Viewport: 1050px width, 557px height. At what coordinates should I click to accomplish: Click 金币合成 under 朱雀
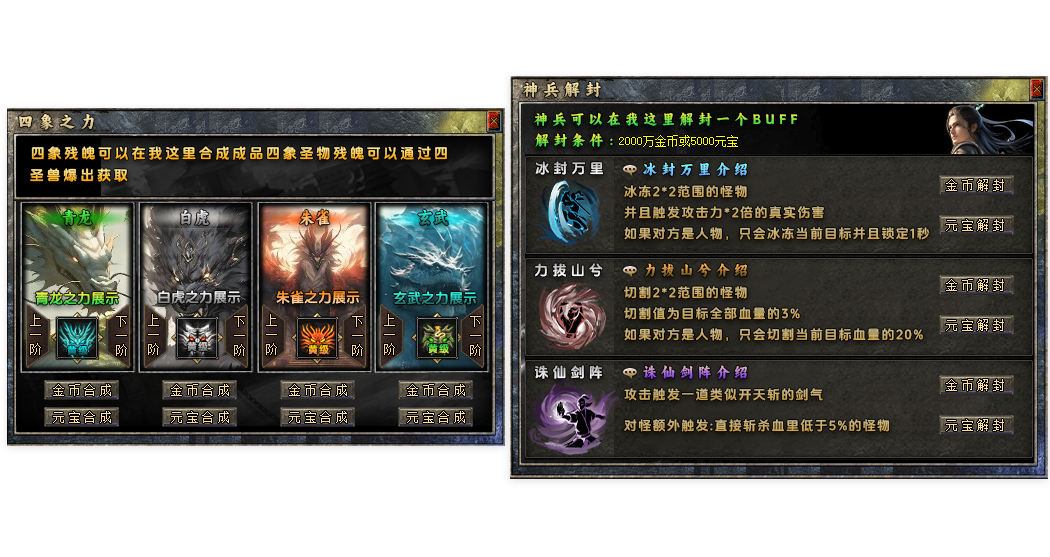pyautogui.click(x=317, y=390)
